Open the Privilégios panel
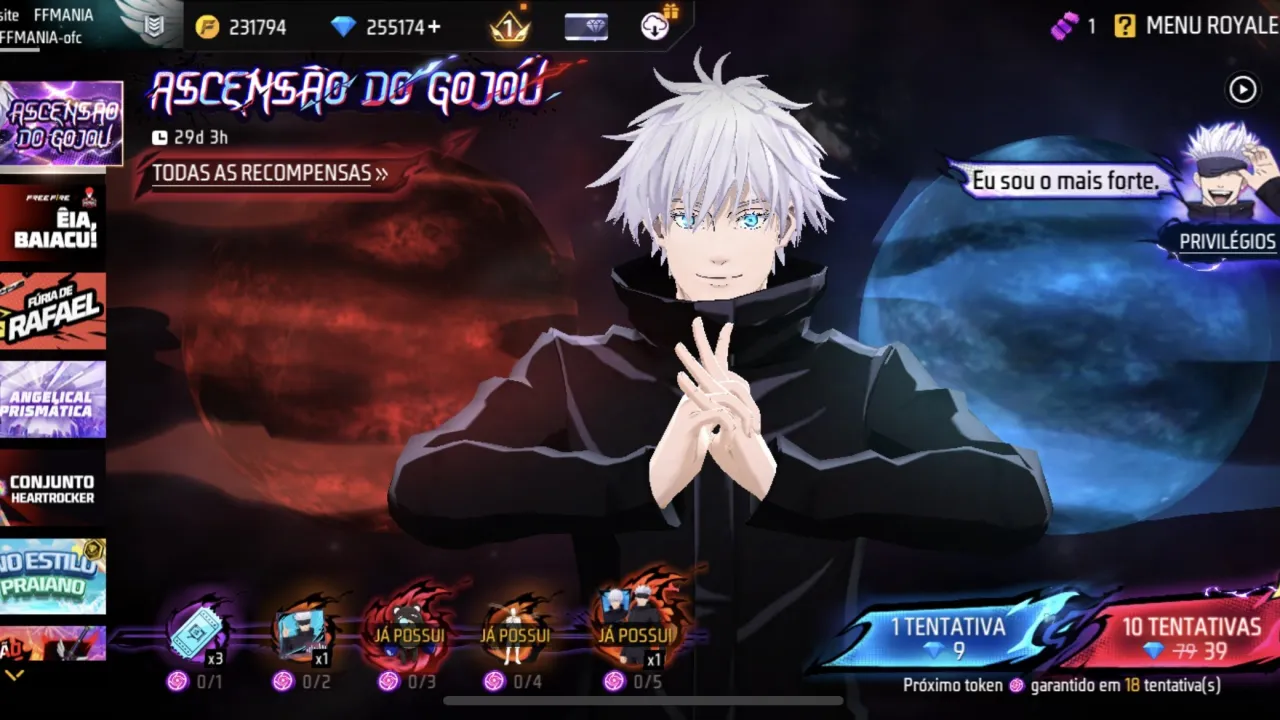Screen dimensions: 1280x720 pos(1226,241)
